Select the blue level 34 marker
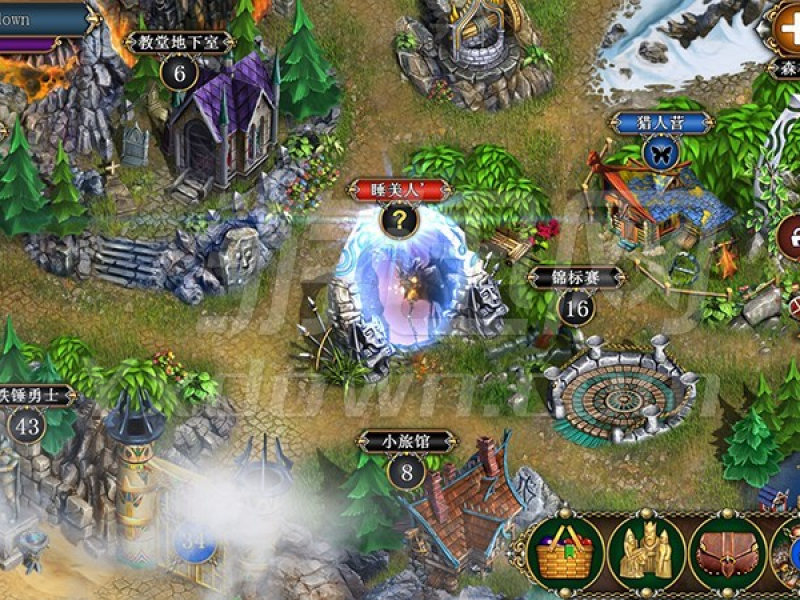The width and height of the screenshot is (800, 600). (x=196, y=542)
